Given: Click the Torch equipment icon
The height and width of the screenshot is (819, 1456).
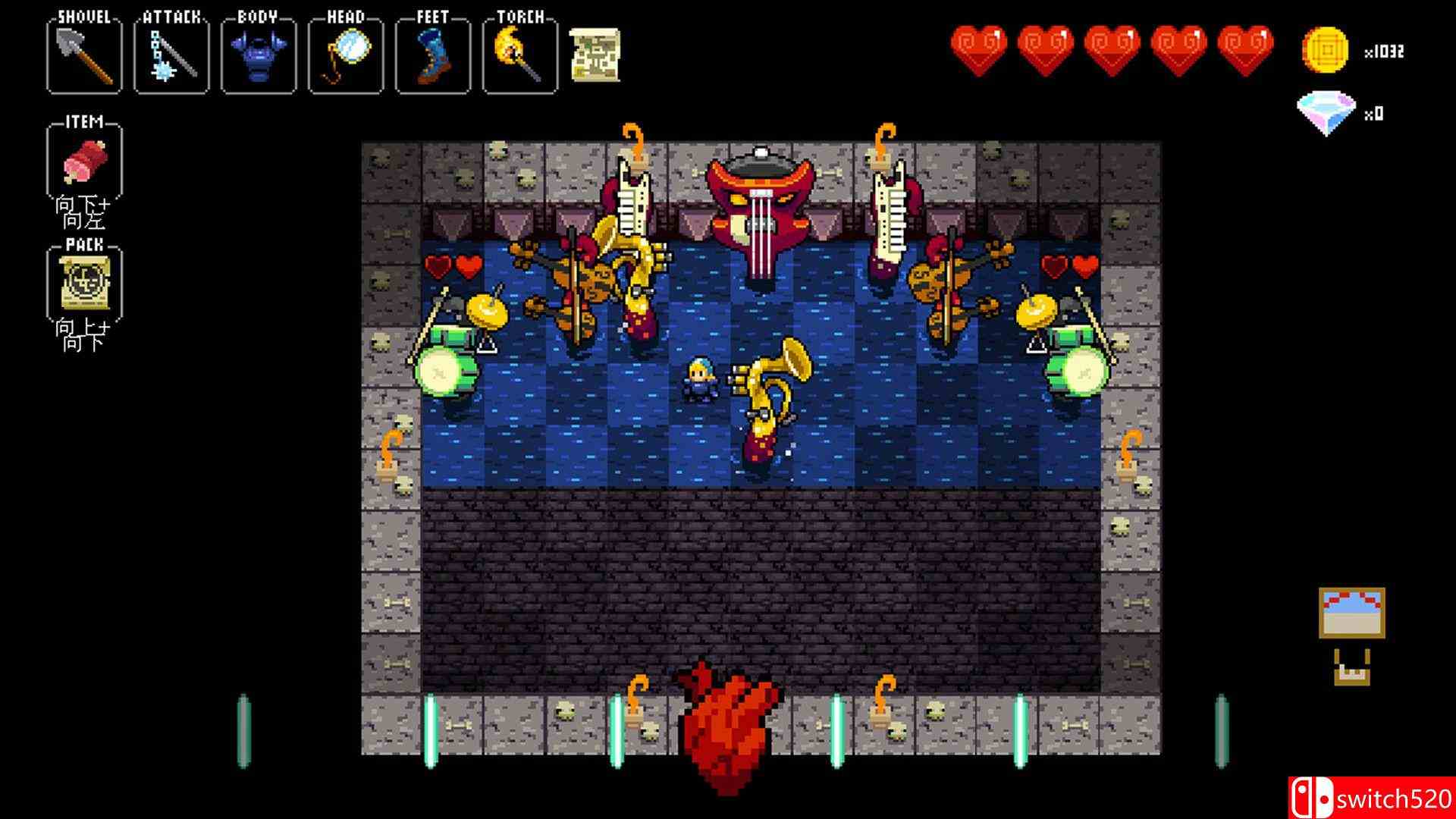Looking at the screenshot, I should click(x=517, y=55).
